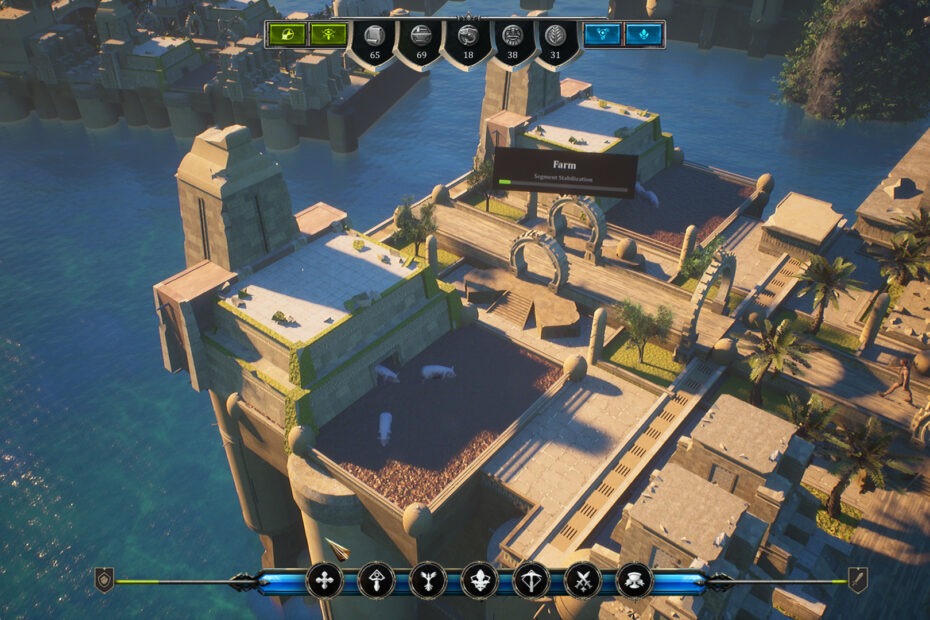This screenshot has width=930, height=620.
Task: Click the sword shield emblem on bottom right
Action: [x=857, y=580]
